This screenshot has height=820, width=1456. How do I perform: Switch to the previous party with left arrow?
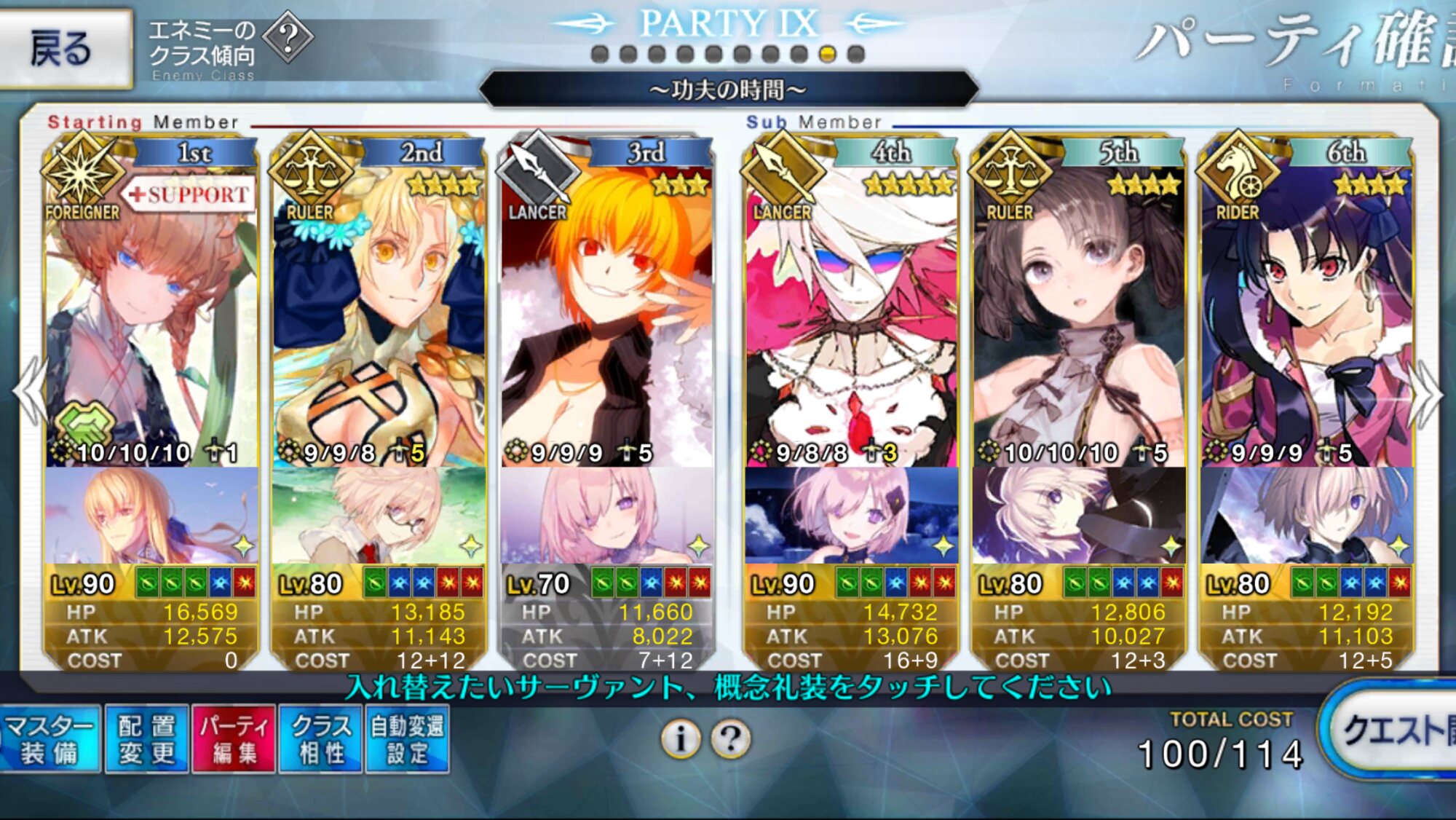pyautogui.click(x=31, y=393)
